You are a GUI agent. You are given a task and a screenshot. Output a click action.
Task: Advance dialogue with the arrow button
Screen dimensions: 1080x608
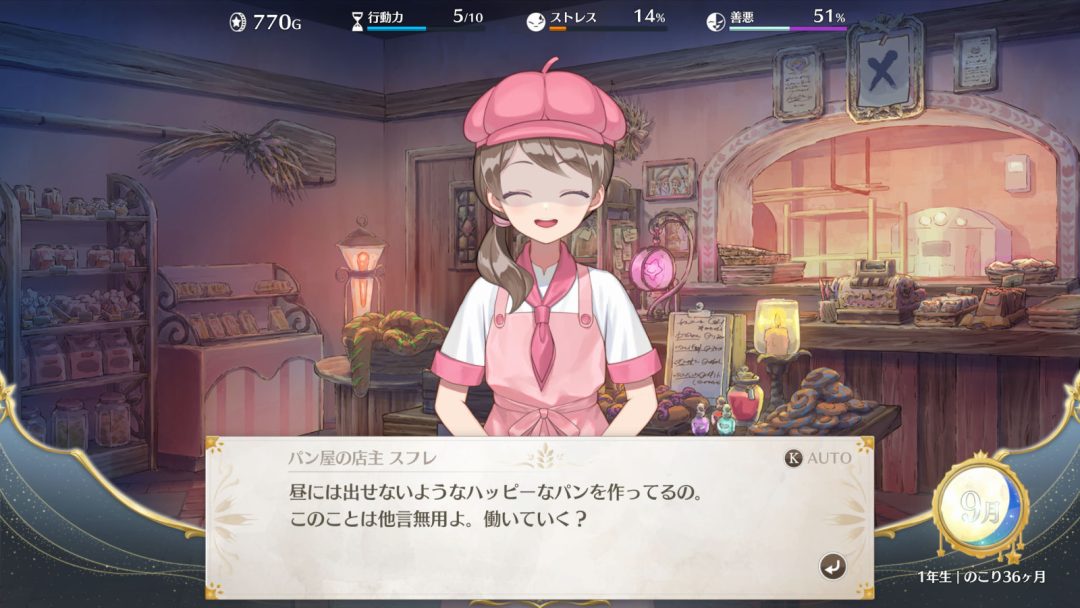click(x=832, y=567)
